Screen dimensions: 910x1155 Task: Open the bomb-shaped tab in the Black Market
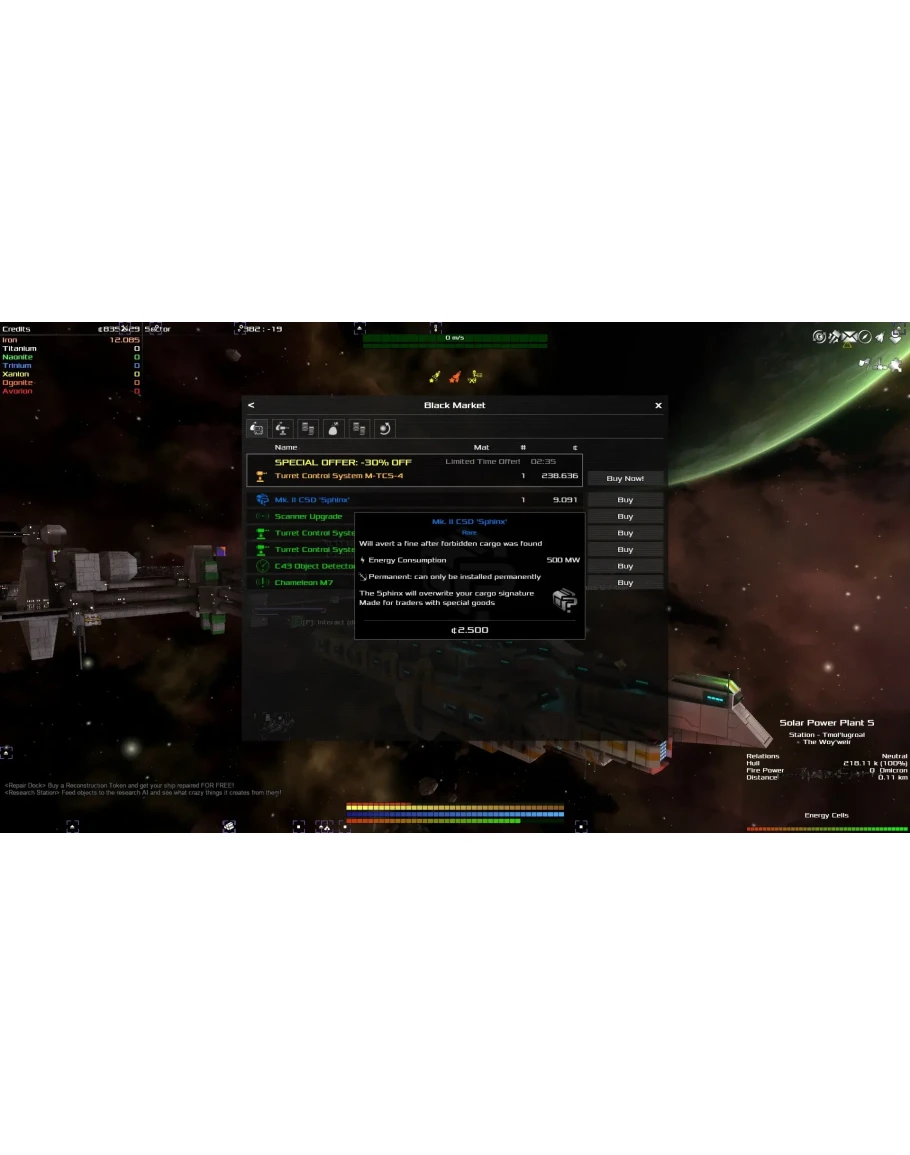[x=334, y=428]
